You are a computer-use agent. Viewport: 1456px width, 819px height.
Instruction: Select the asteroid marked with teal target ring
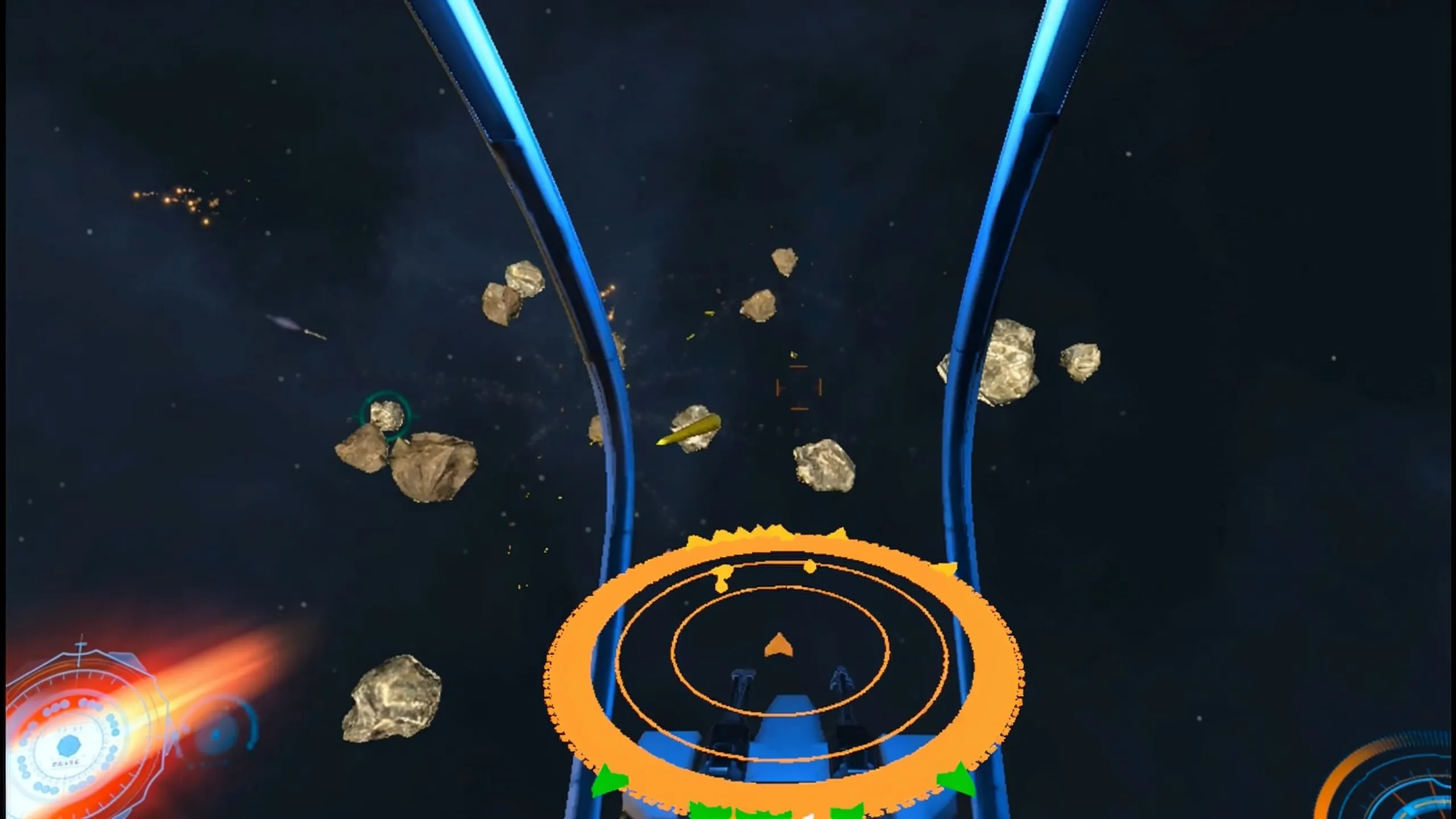[x=387, y=415]
